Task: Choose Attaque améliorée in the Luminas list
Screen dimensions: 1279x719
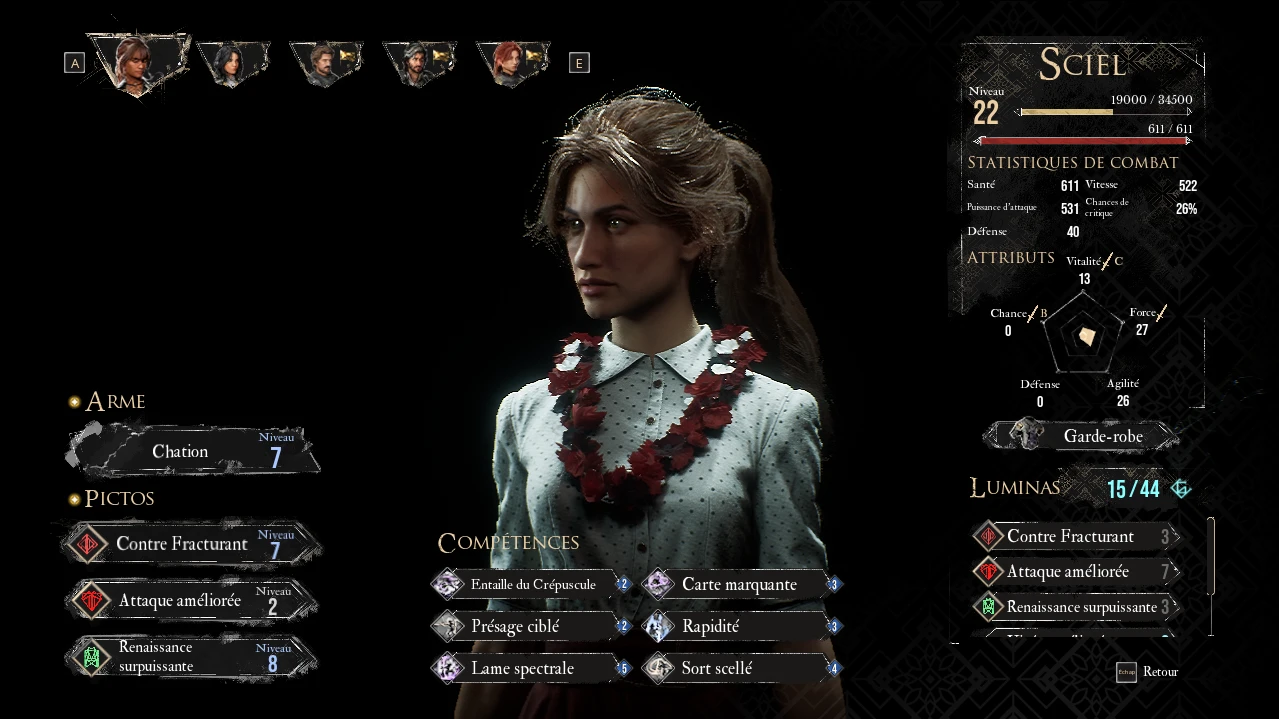Action: click(1075, 572)
